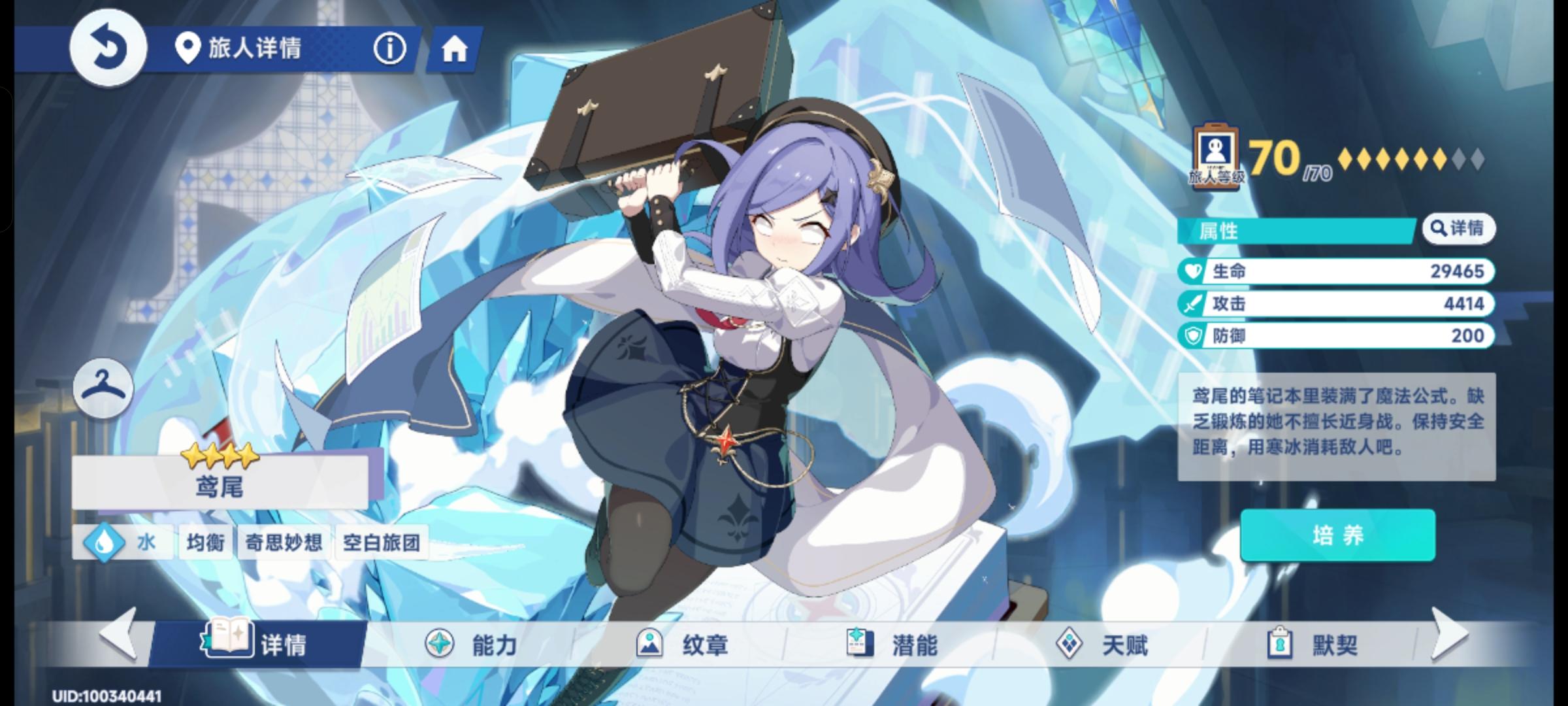Open the info (i) icon in the header
Screen dimensions: 1568x706
389,49
